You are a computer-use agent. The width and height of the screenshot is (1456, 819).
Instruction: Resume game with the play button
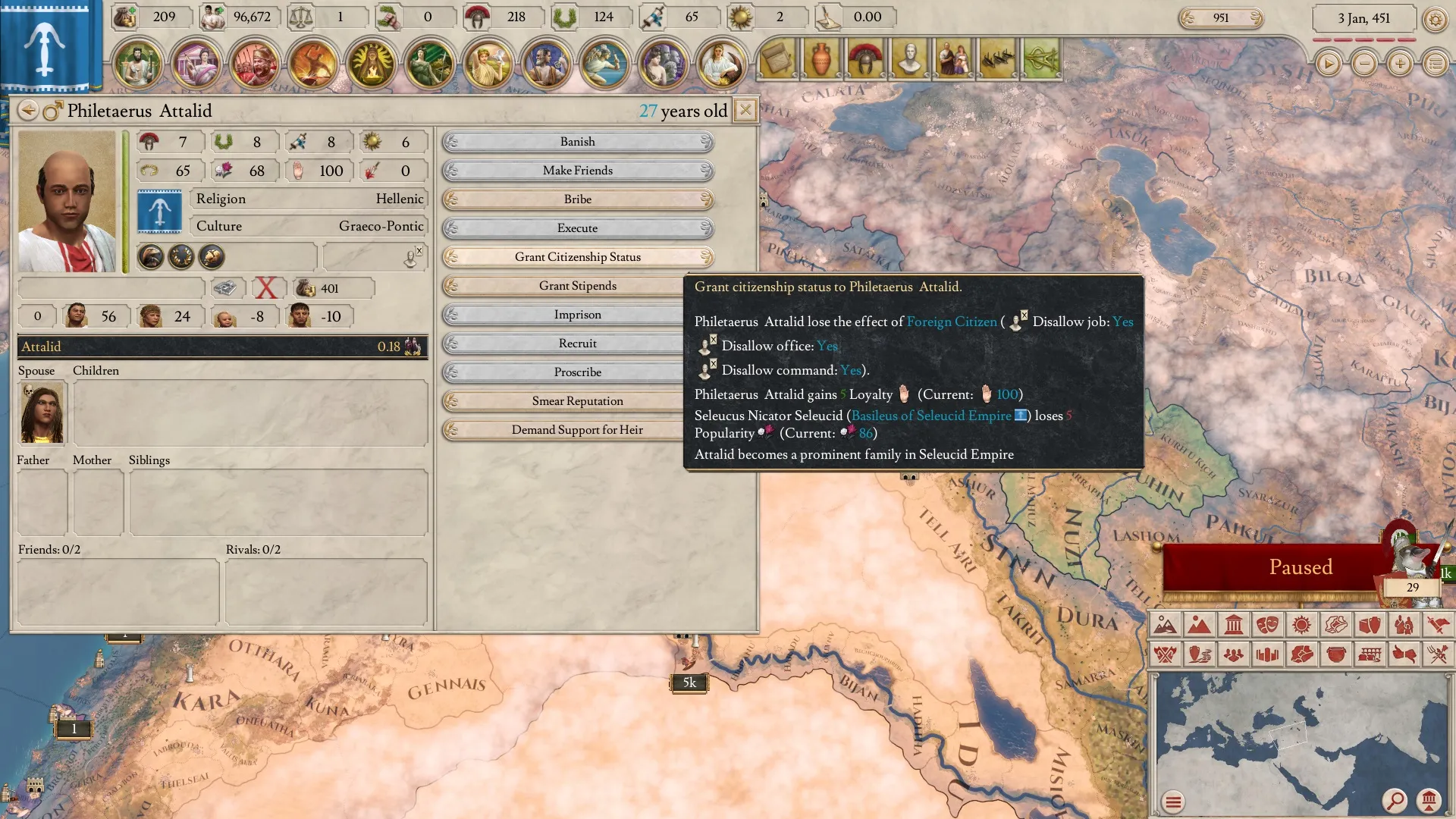point(1328,64)
